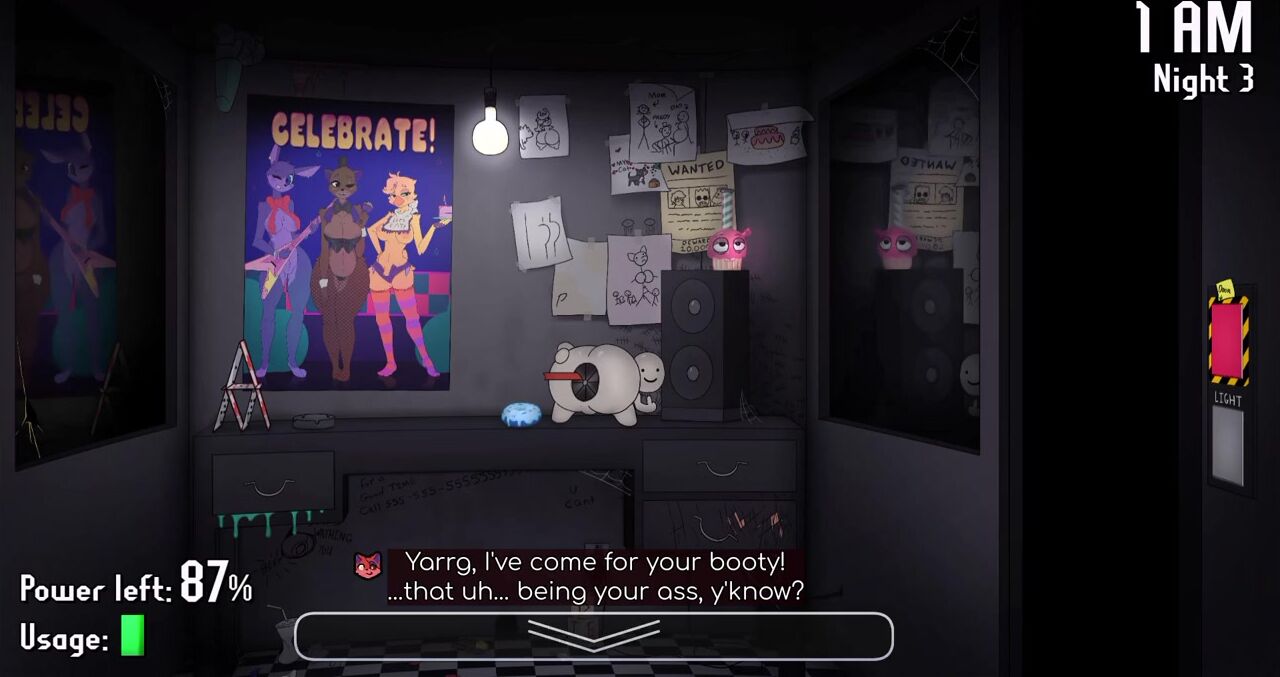
Task: Toggle the red door button
Action: tap(1227, 340)
